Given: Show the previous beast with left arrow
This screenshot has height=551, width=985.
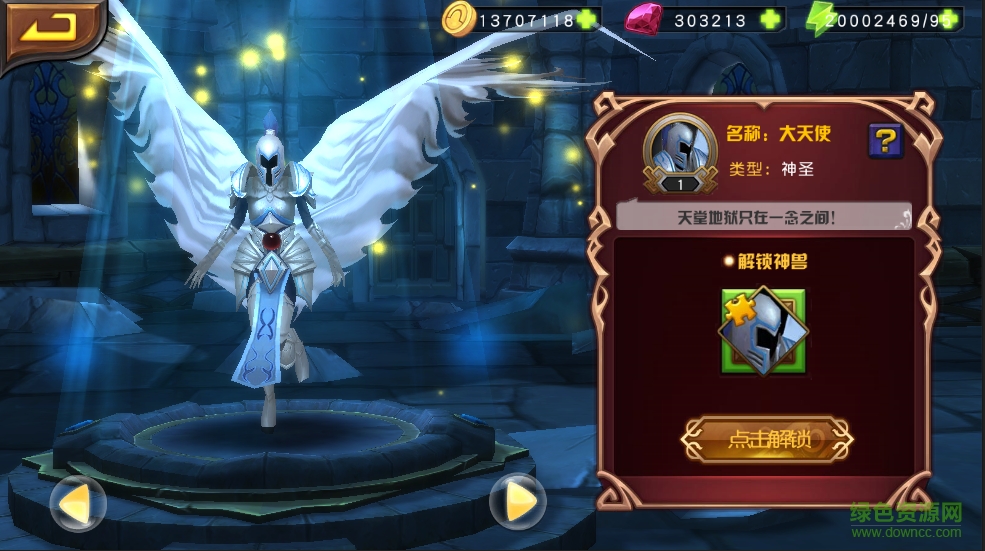Looking at the screenshot, I should [x=77, y=503].
